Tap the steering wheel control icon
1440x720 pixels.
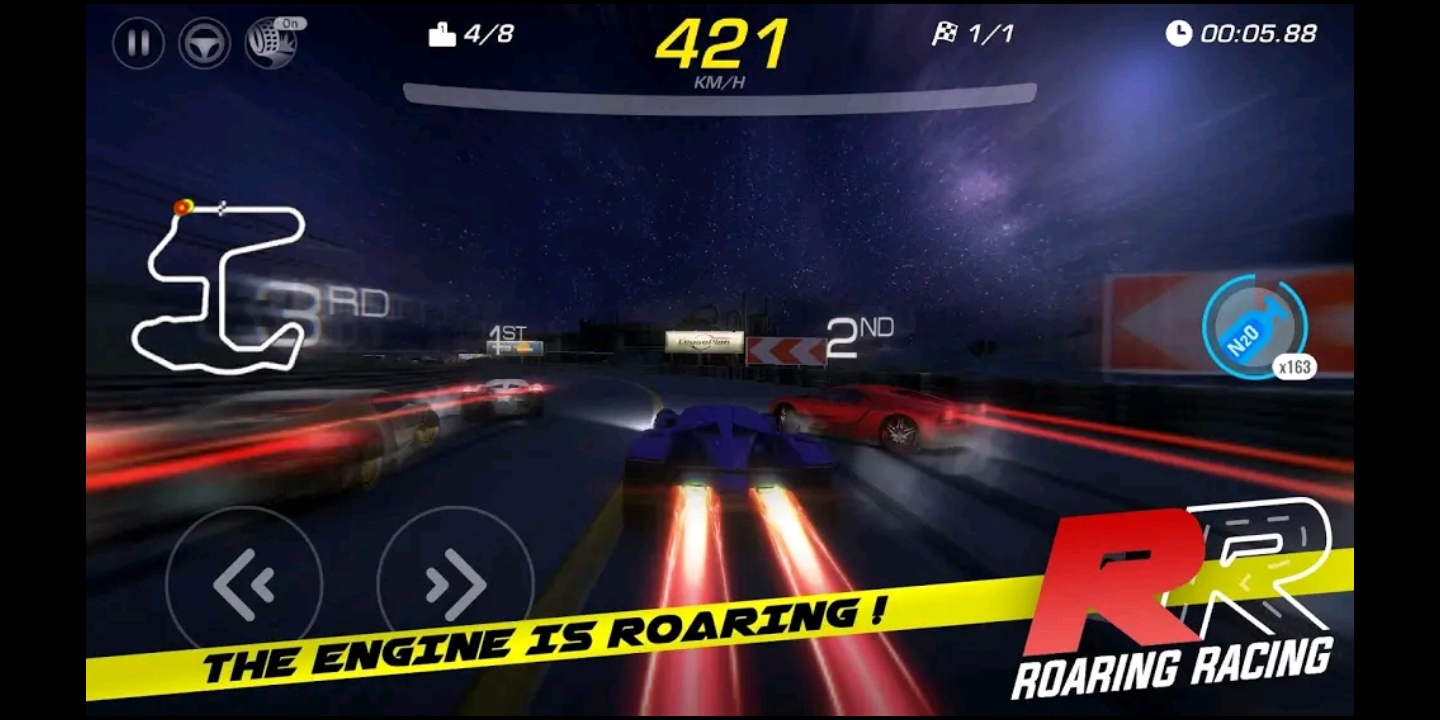[204, 44]
